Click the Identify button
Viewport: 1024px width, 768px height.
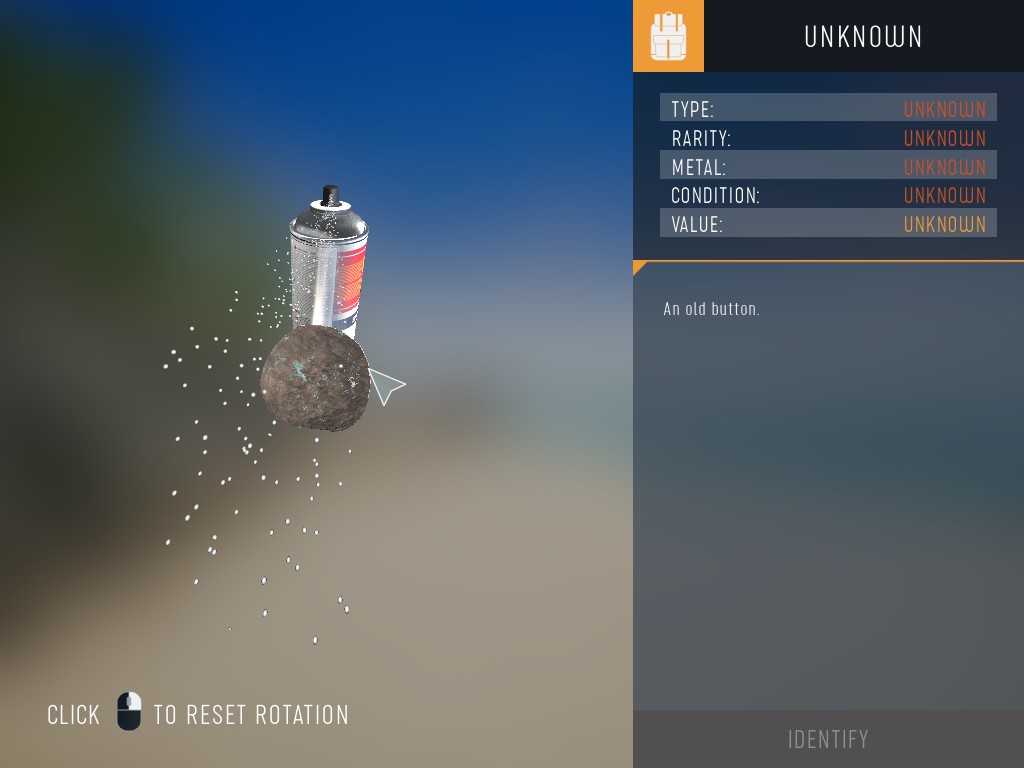pos(828,739)
